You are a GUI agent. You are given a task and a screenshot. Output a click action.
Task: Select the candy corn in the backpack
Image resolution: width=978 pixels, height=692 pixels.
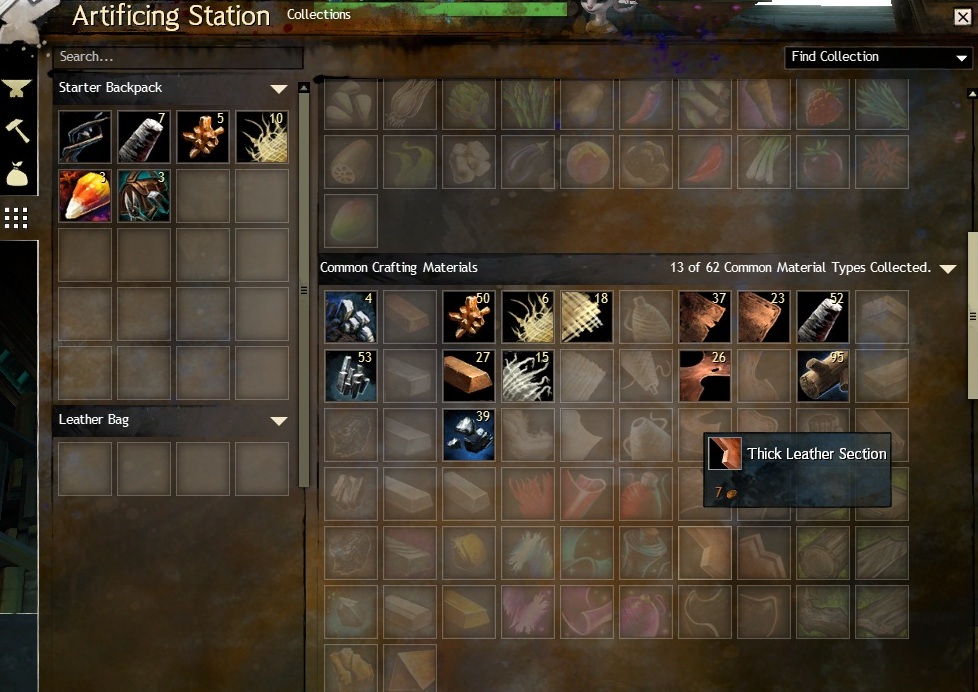pos(84,195)
